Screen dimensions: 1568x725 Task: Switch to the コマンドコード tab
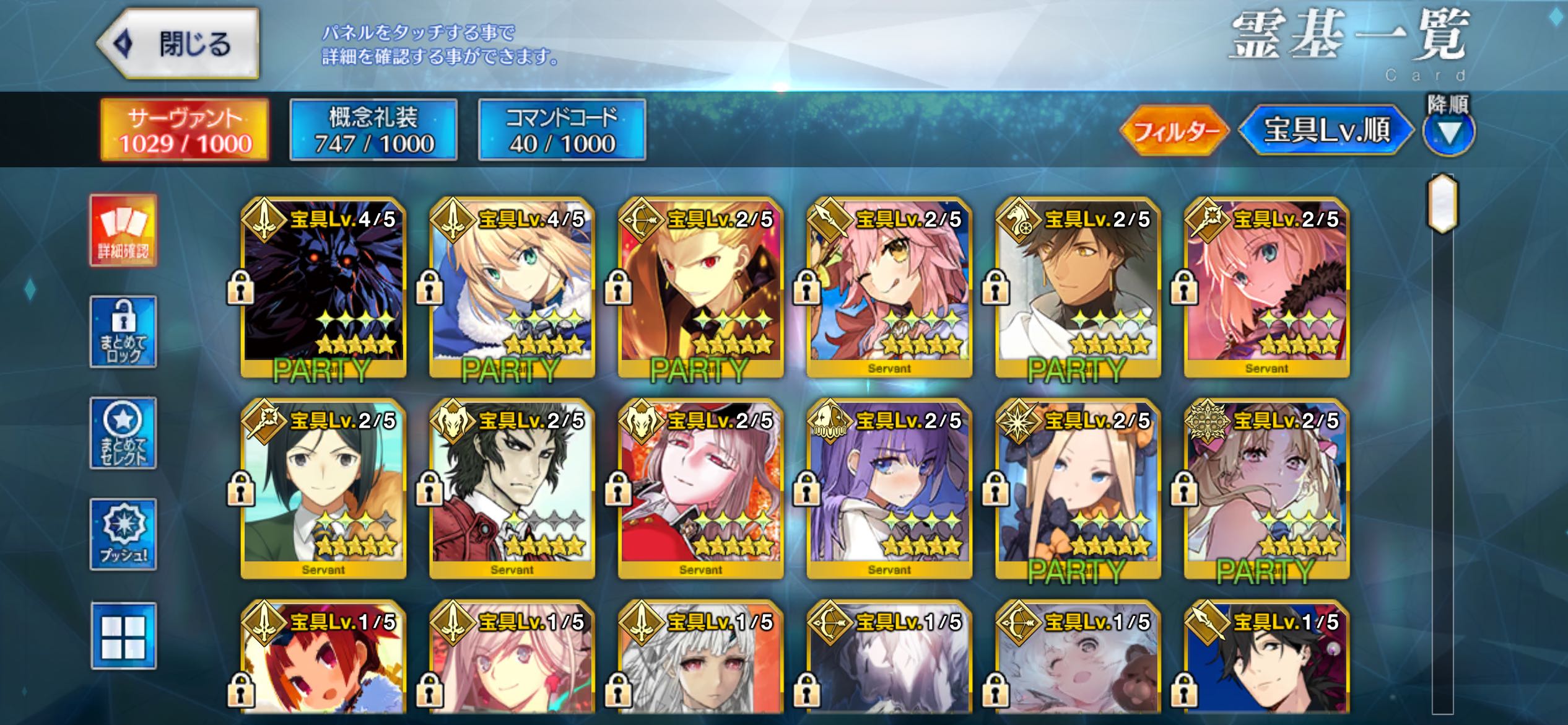[x=562, y=130]
